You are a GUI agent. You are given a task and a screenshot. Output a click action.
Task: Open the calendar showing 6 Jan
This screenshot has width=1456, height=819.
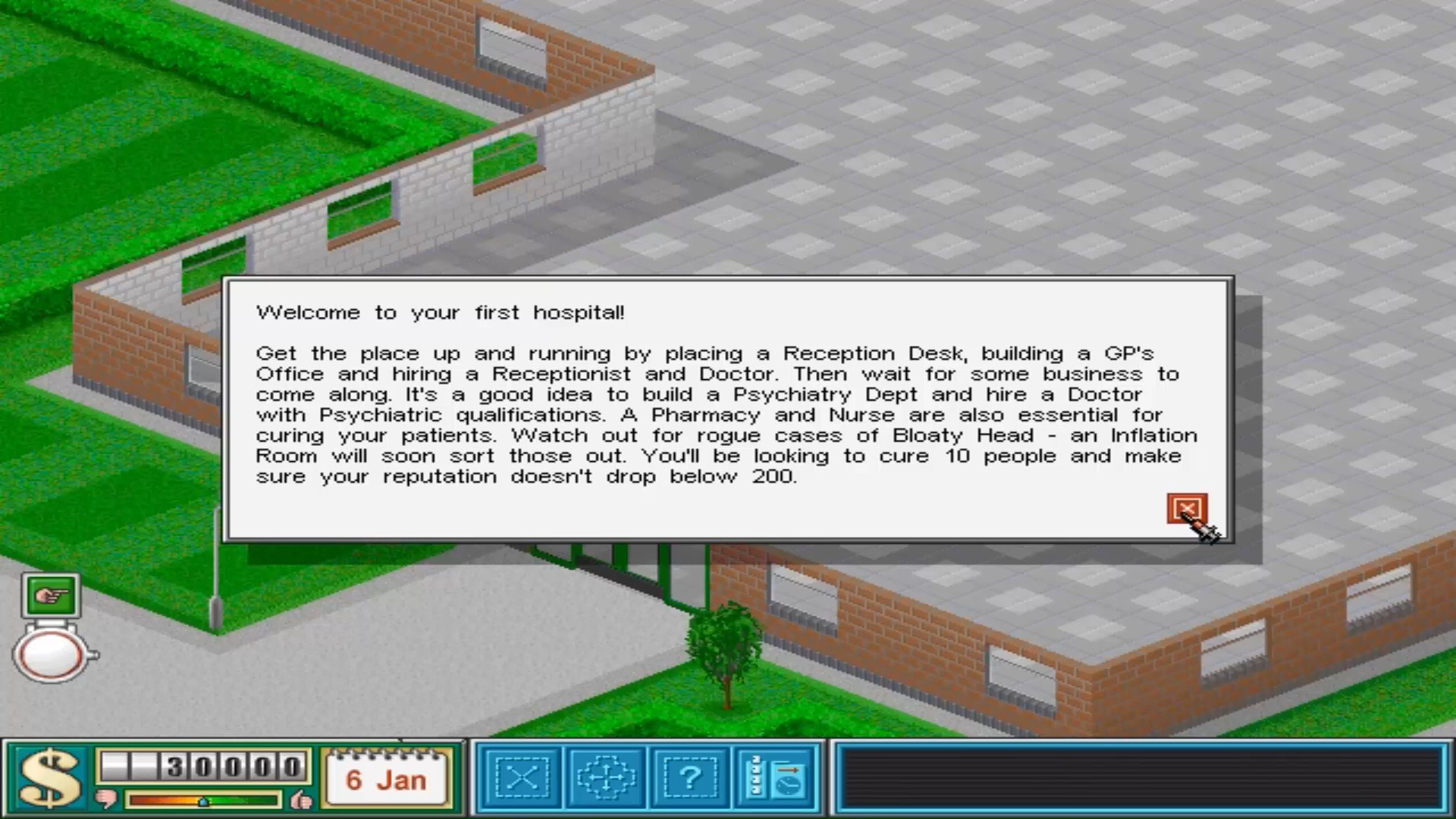[x=388, y=776]
